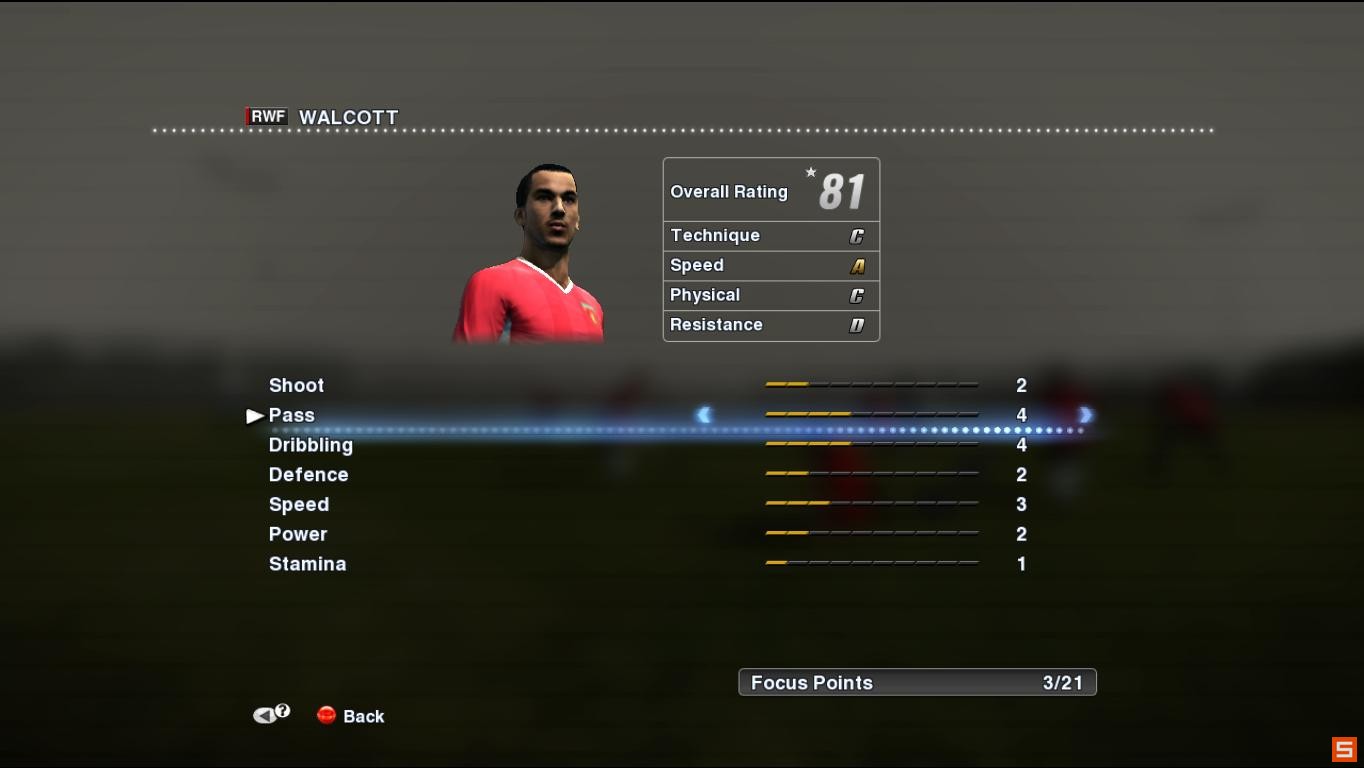This screenshot has width=1364, height=768.
Task: Click the Pass progress bar
Action: (x=870, y=412)
